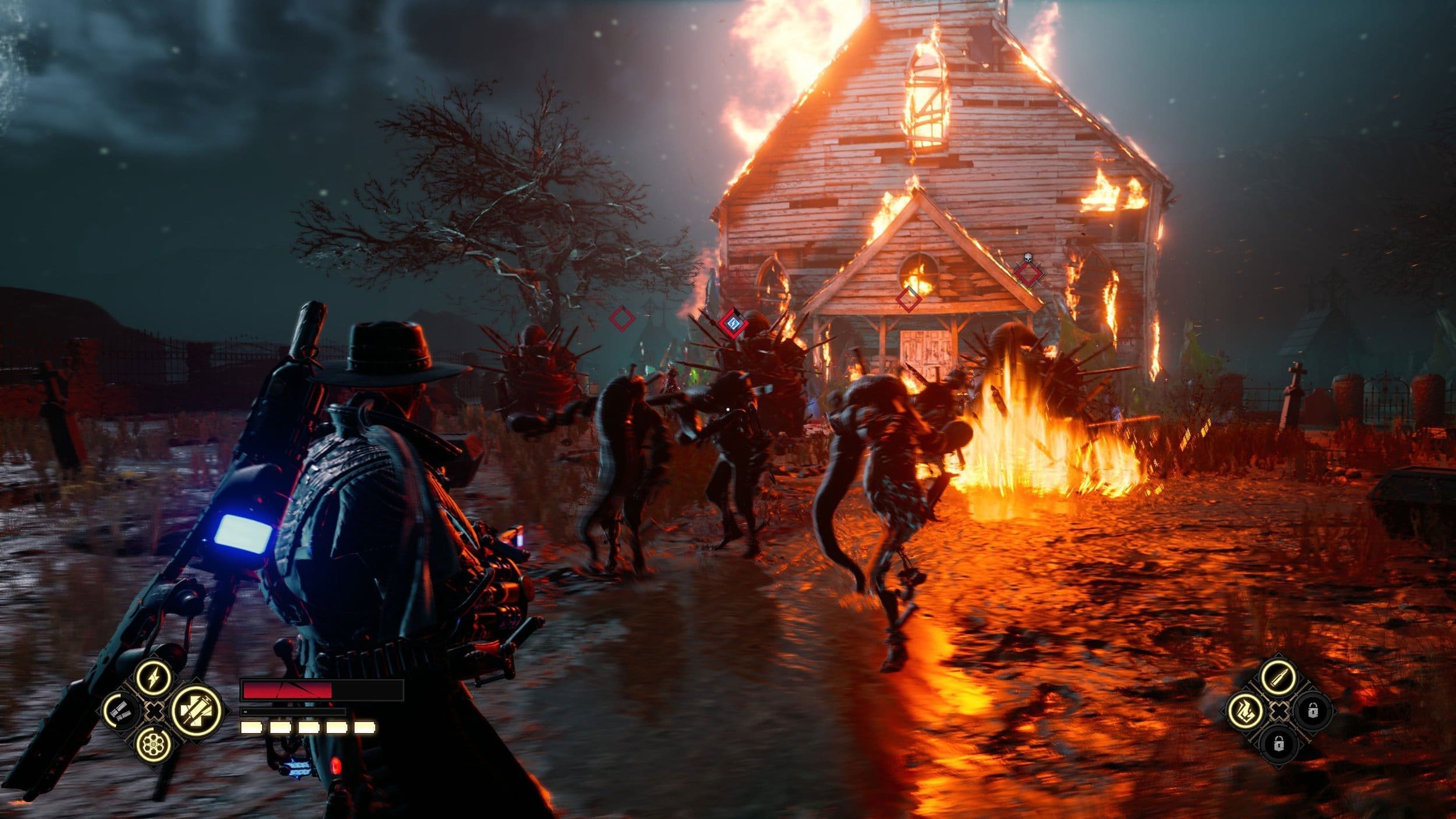Select the rifle bullet icon on the weapon wheel
This screenshot has width=1456, height=819.
pos(1278,678)
